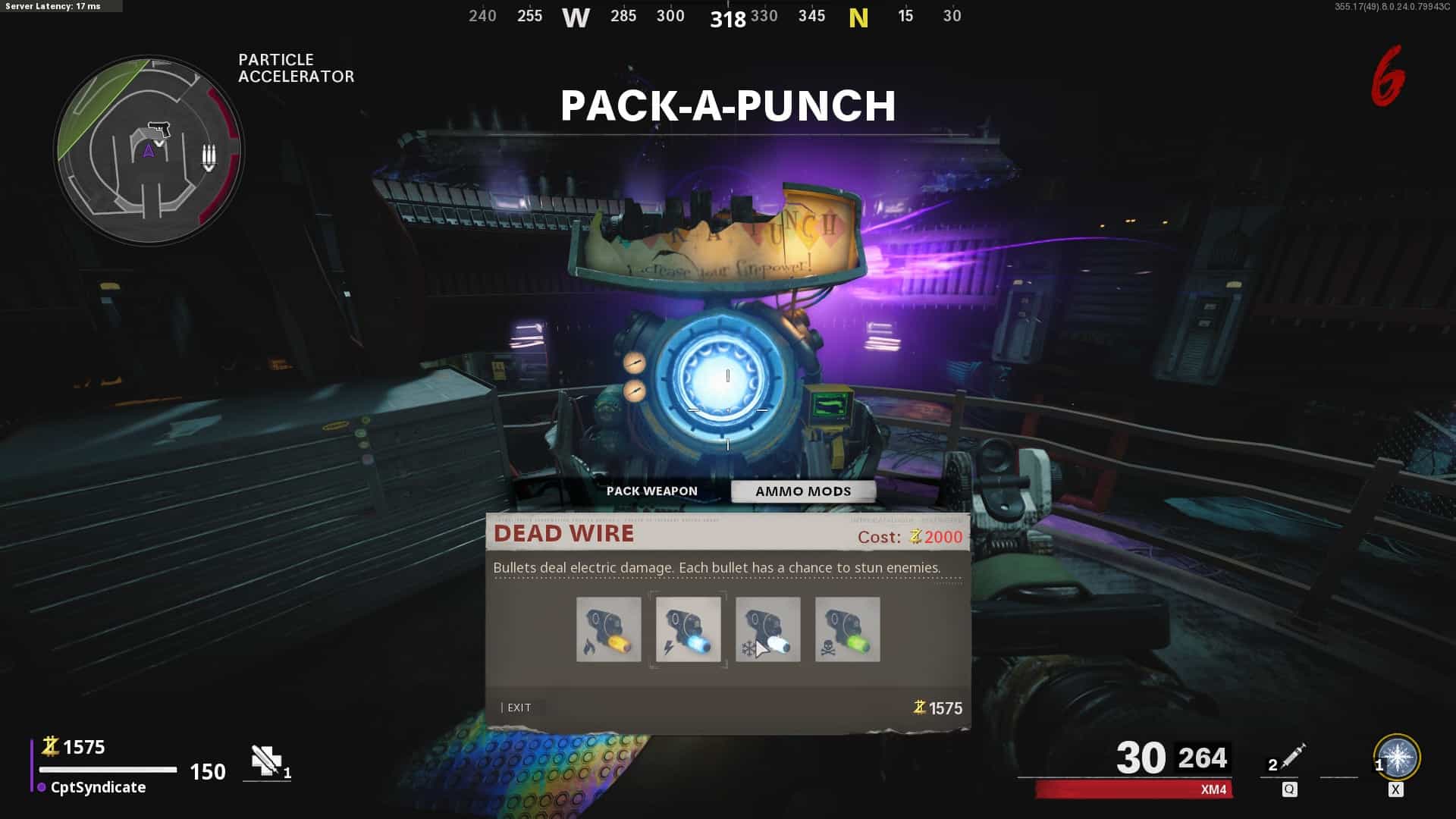1456x819 pixels.
Task: Select the syringe equipment icon
Action: click(x=1291, y=757)
